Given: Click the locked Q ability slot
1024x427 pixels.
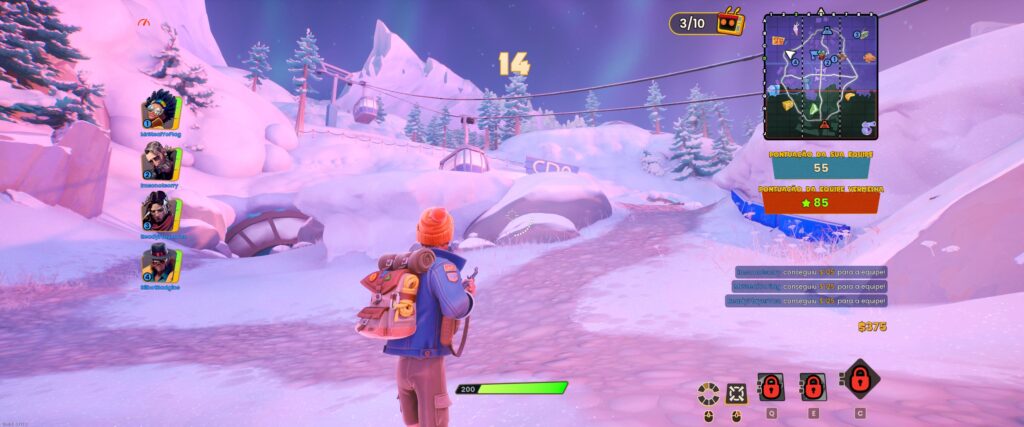Looking at the screenshot, I should 771,387.
